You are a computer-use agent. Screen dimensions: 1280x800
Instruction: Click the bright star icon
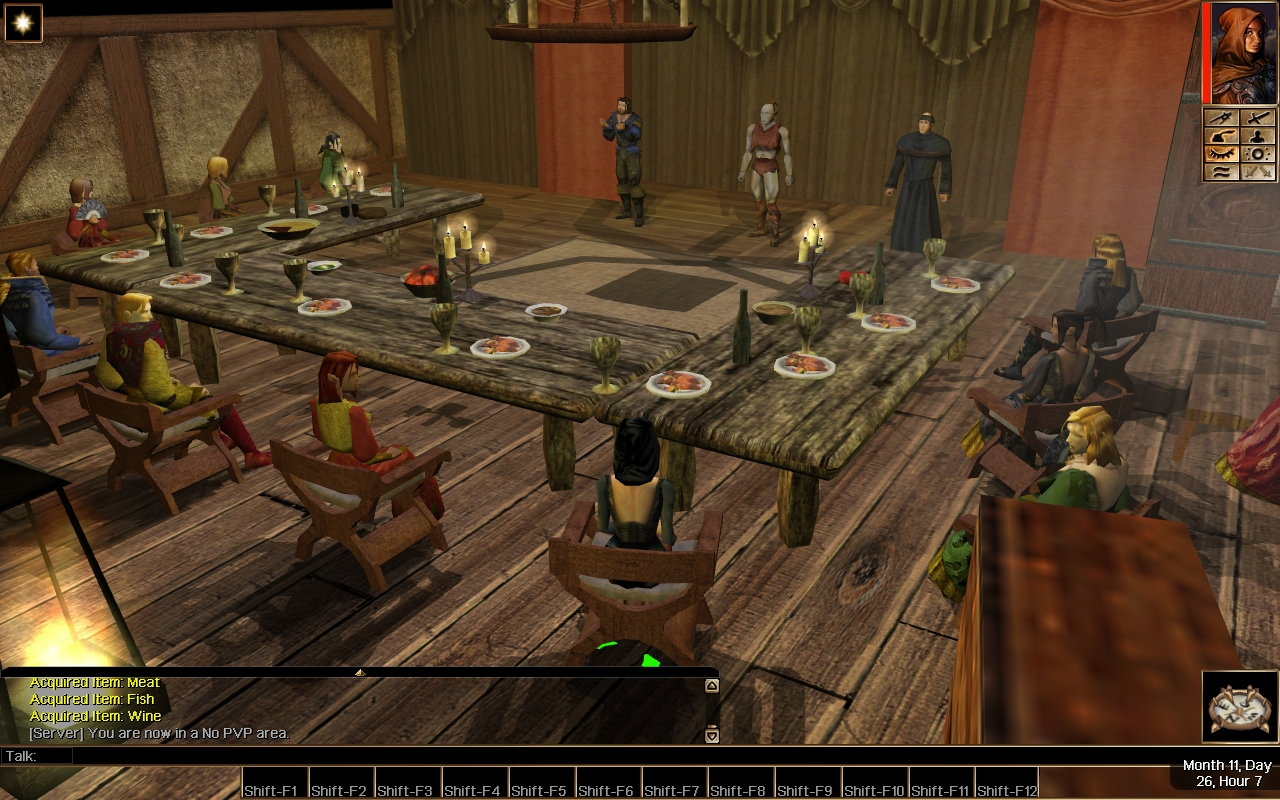coord(23,23)
